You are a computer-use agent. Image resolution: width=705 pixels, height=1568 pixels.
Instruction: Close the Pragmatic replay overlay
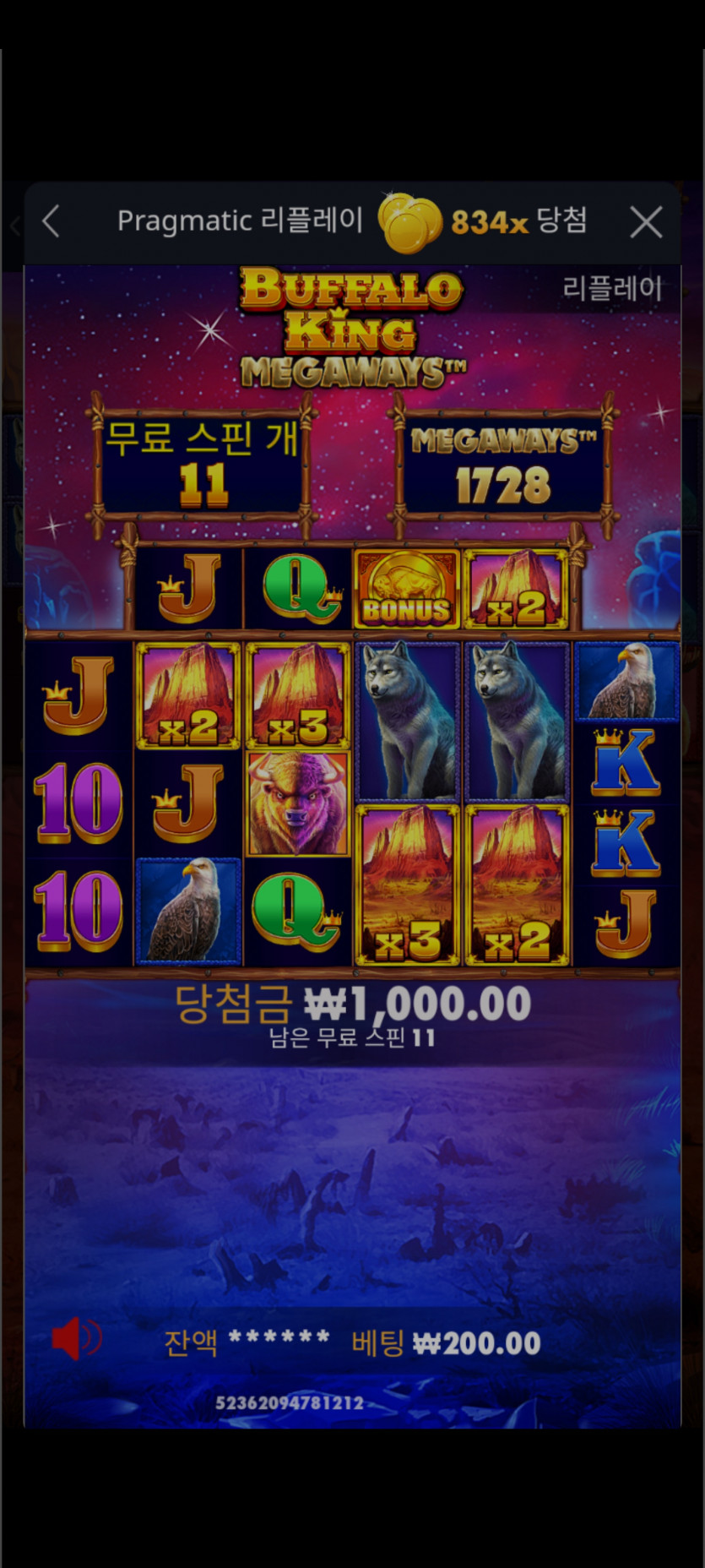(646, 223)
